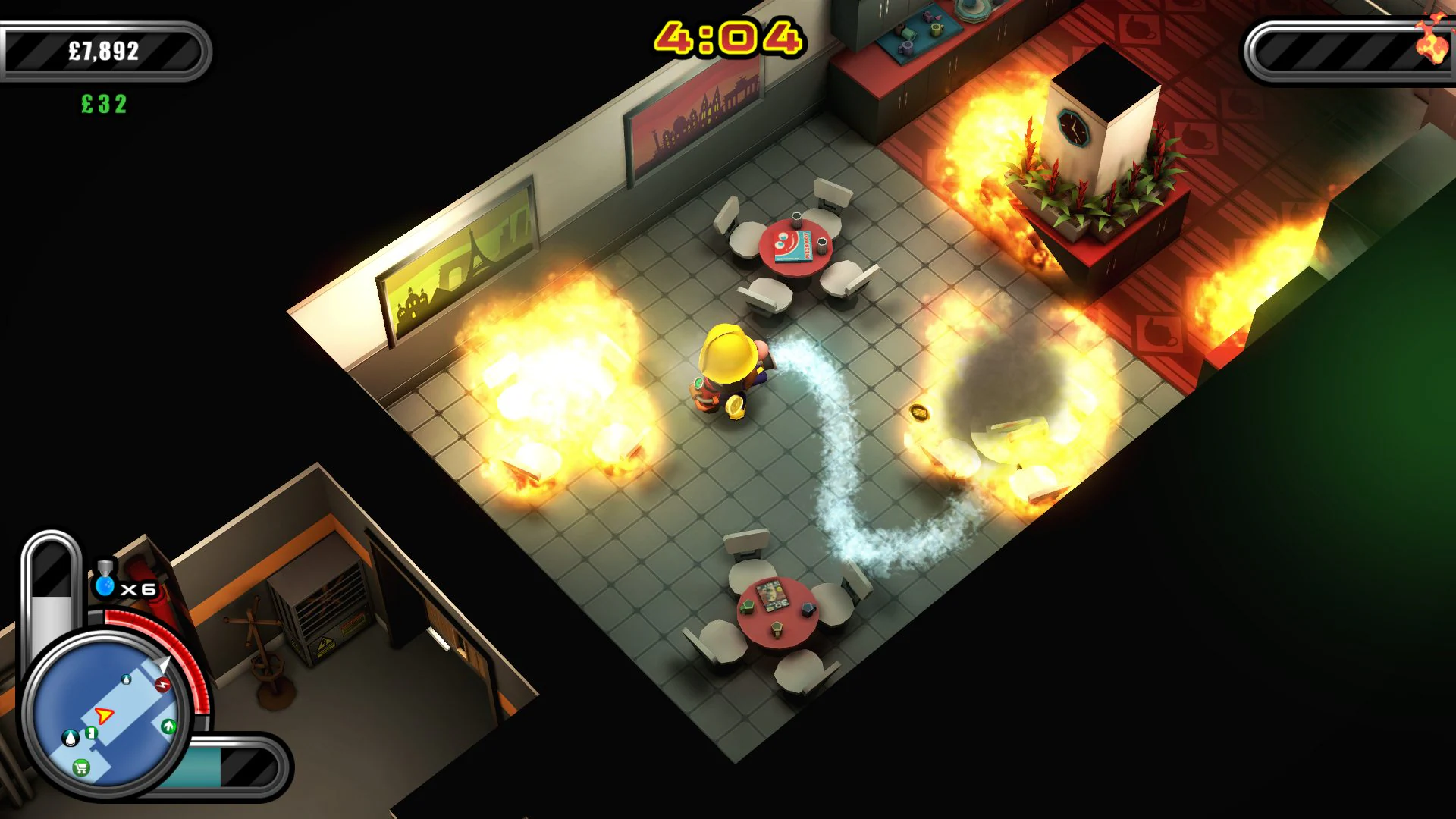Click the large white water droplet minimap marker
The image size is (1456, 819).
click(x=71, y=738)
